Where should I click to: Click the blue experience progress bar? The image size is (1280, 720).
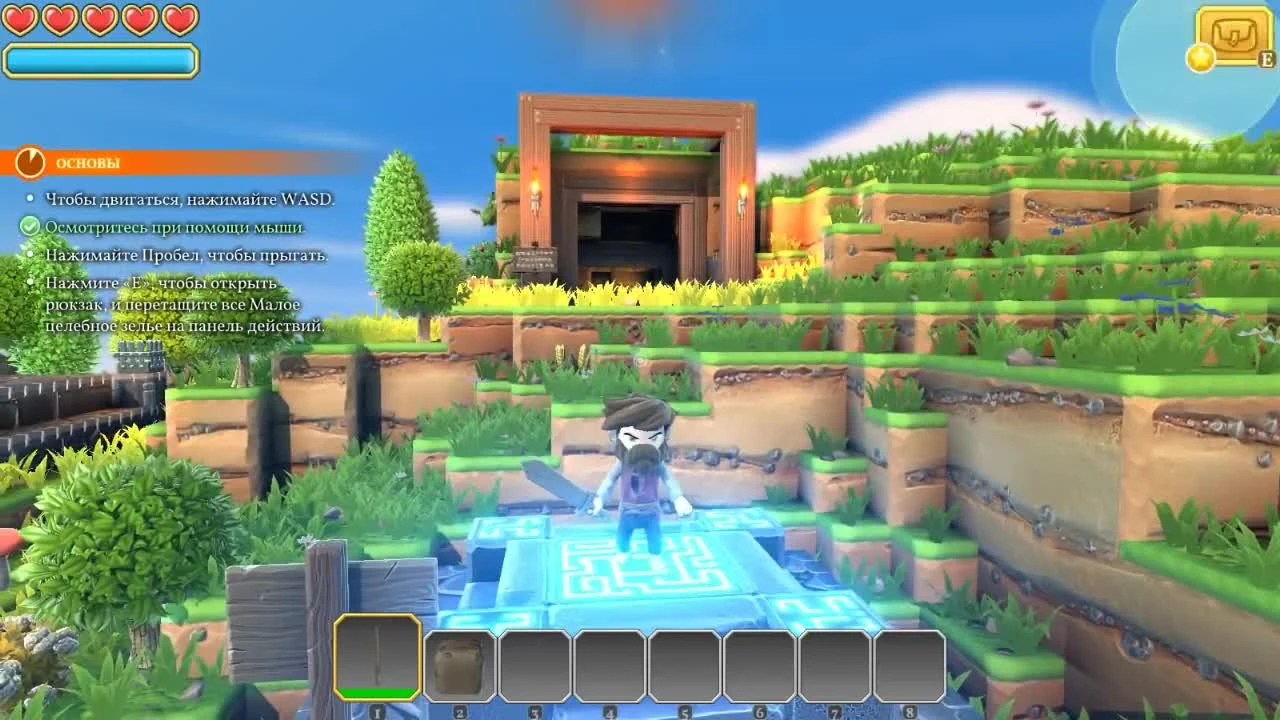point(100,60)
